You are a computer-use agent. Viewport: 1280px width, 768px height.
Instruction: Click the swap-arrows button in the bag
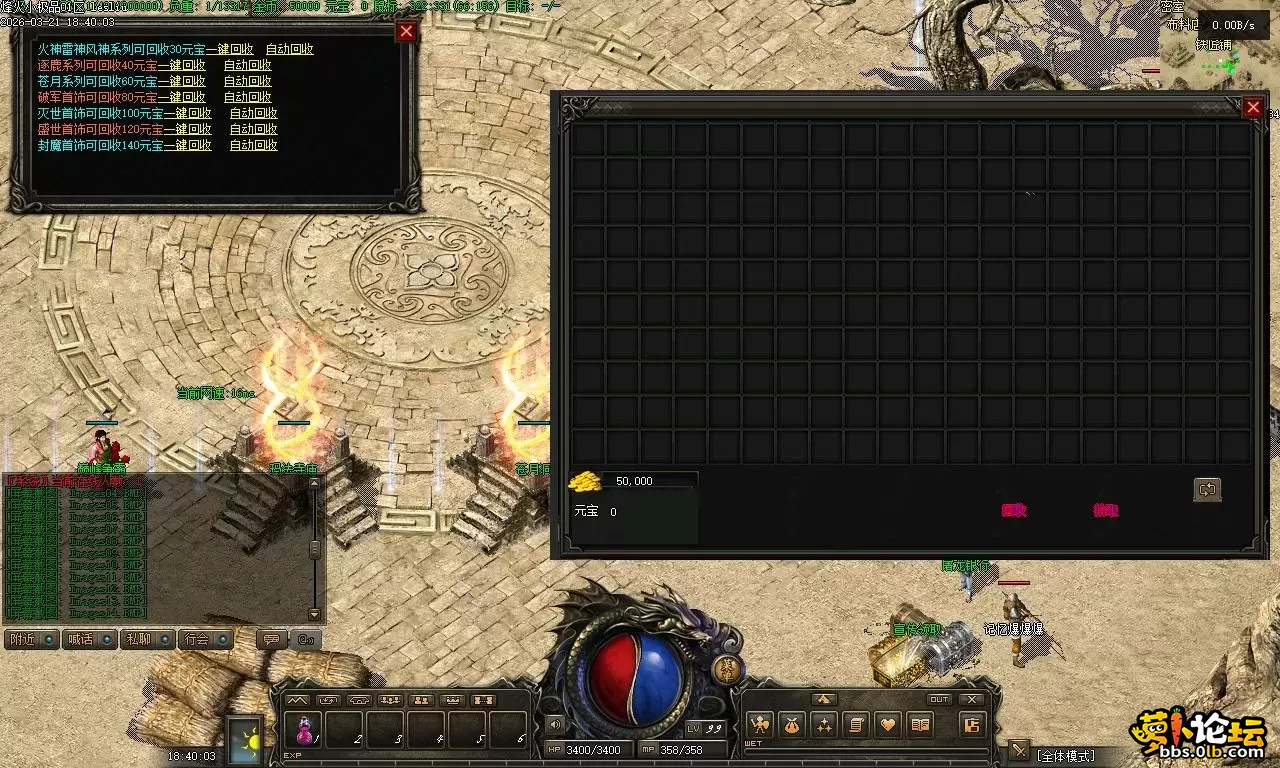click(1207, 489)
